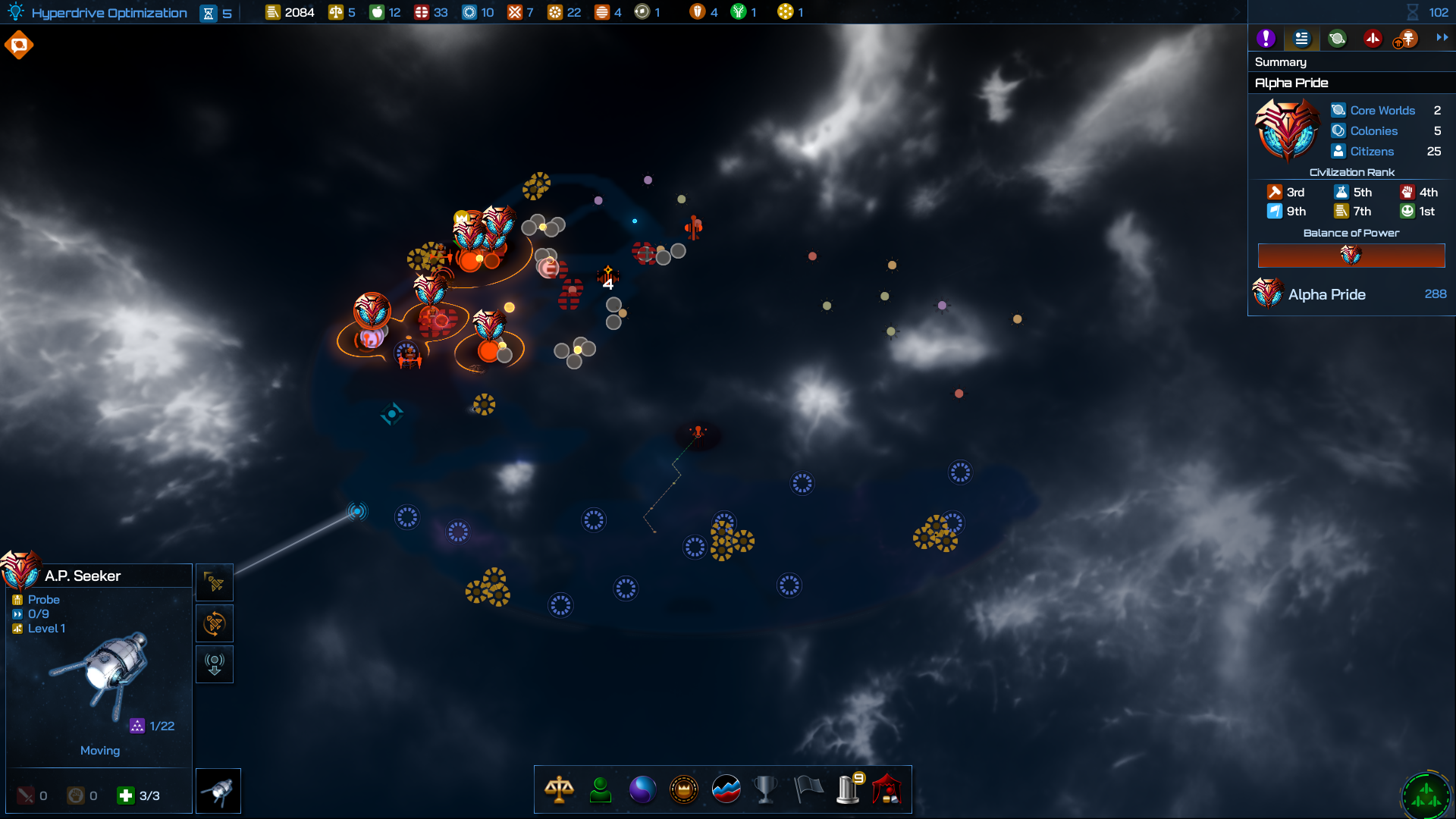Open the golden scales policies screen
The height and width of the screenshot is (819, 1456).
pos(559,789)
